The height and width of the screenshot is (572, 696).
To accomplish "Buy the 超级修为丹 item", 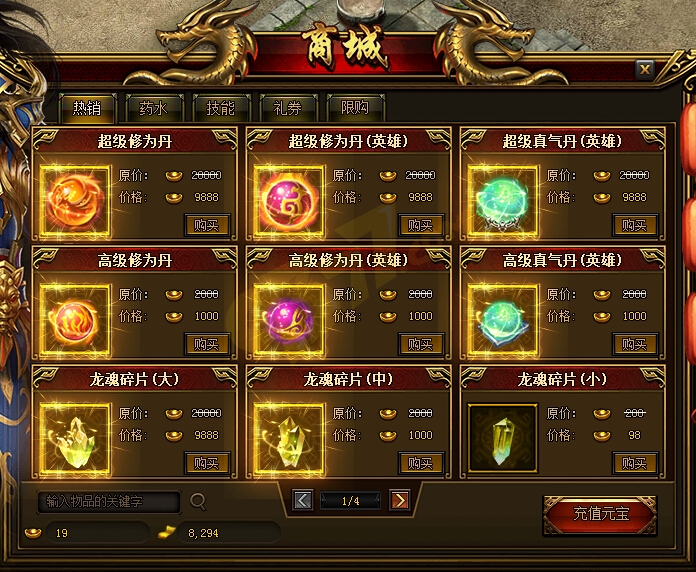I will (207, 225).
